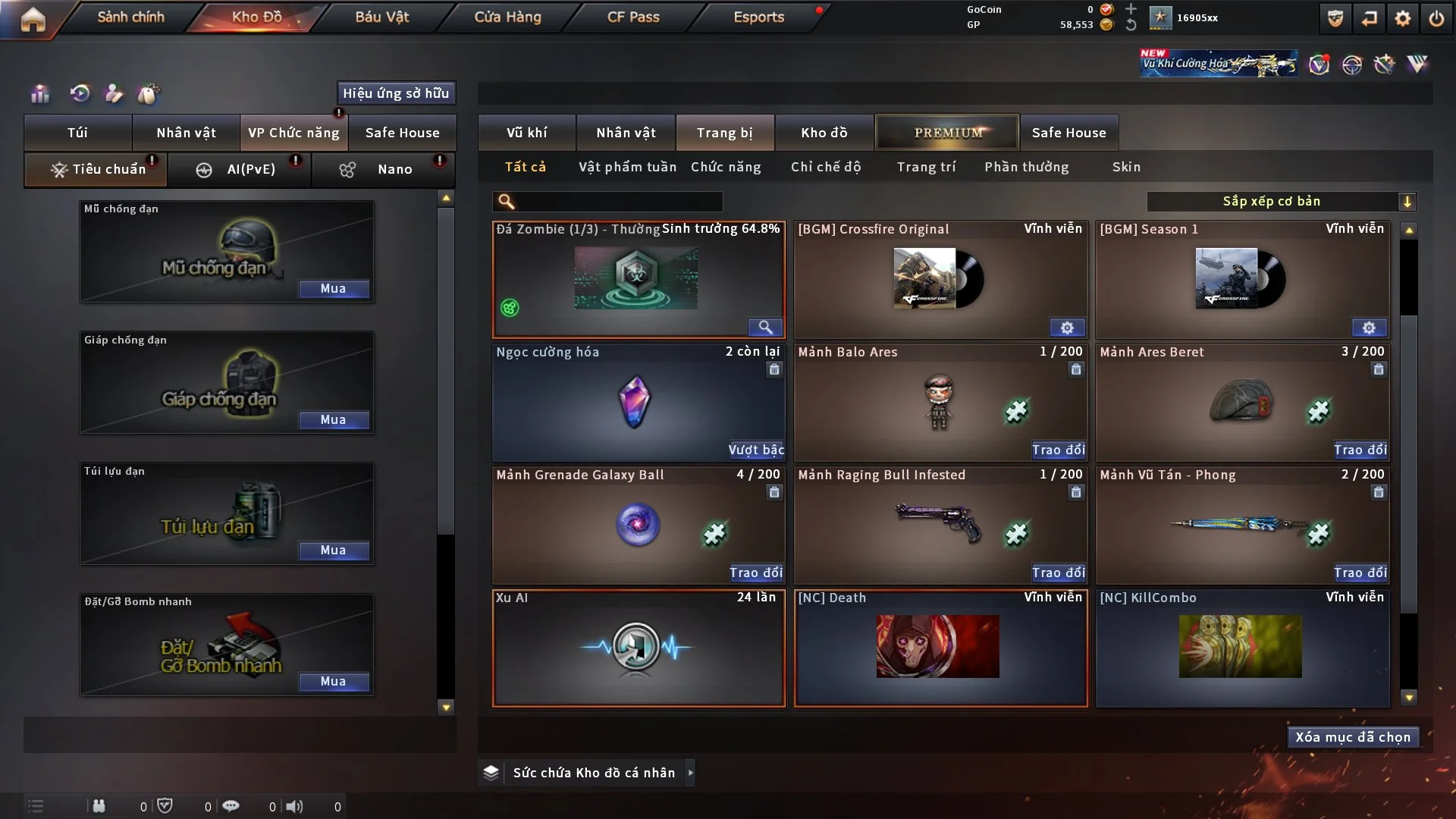Select the Đá Zombie item tile

click(638, 279)
